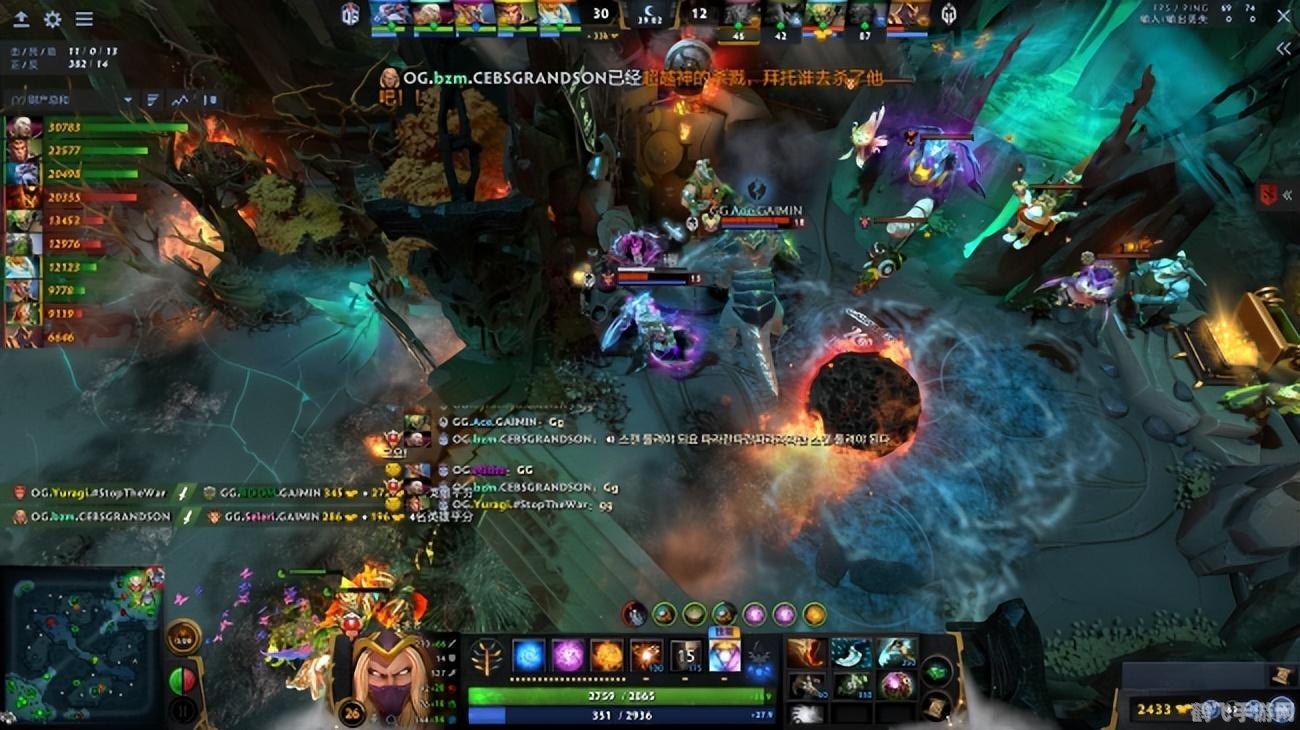Switch to the XP line graph tab
Viewport: 1300px width, 730px height.
[181, 99]
